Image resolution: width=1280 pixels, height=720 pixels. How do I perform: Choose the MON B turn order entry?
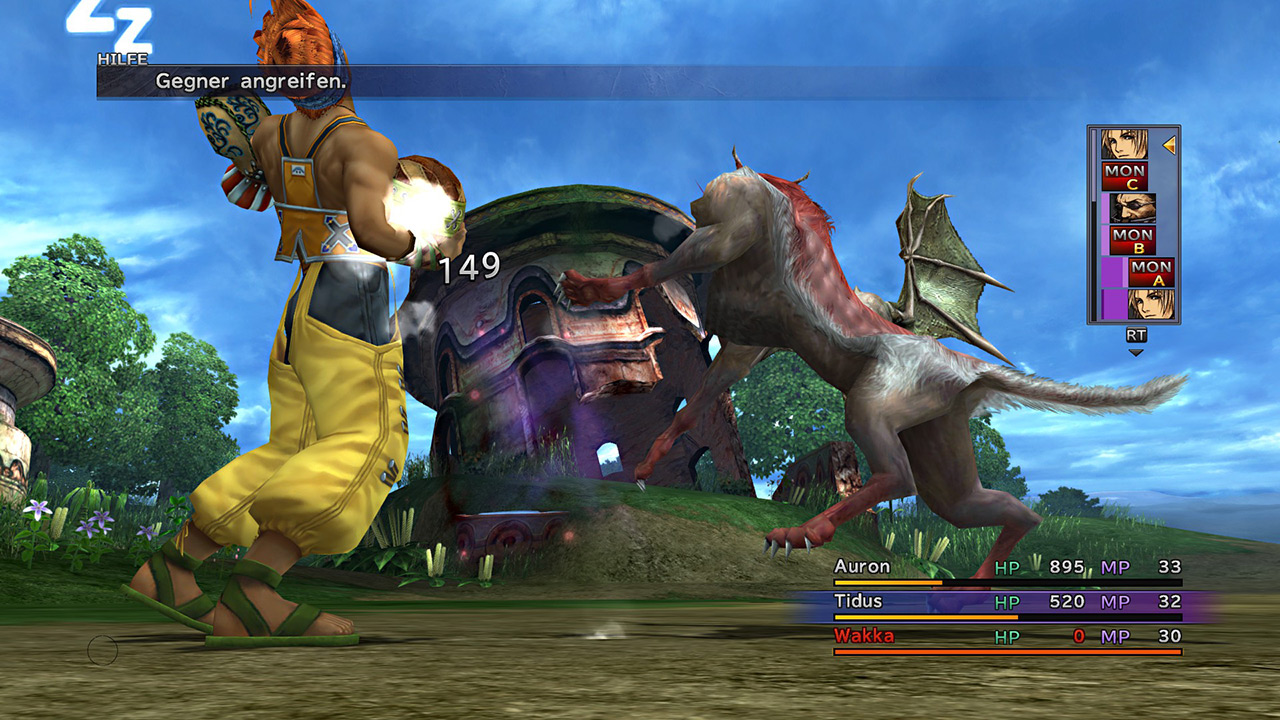[1132, 240]
